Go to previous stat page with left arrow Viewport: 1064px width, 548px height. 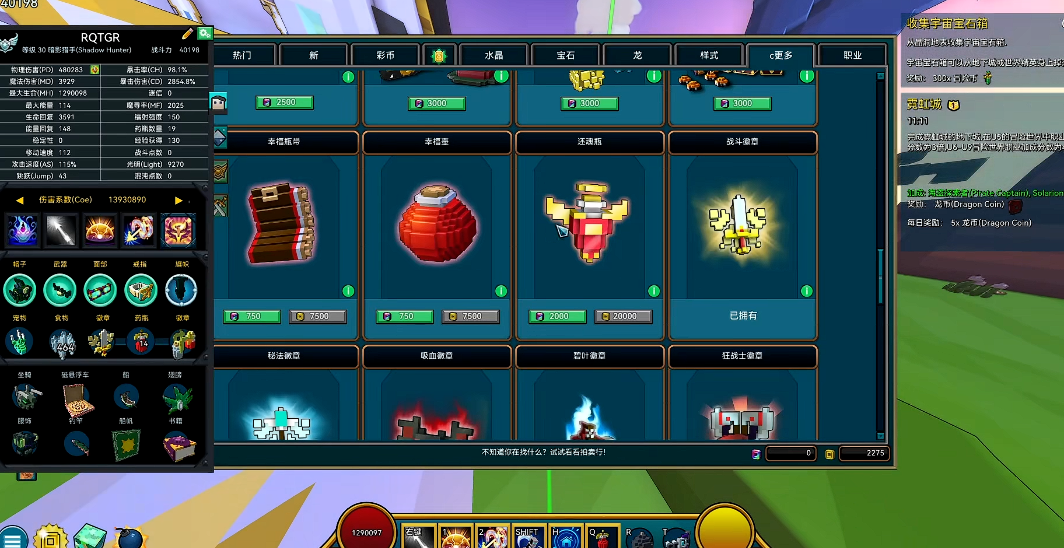(19, 200)
